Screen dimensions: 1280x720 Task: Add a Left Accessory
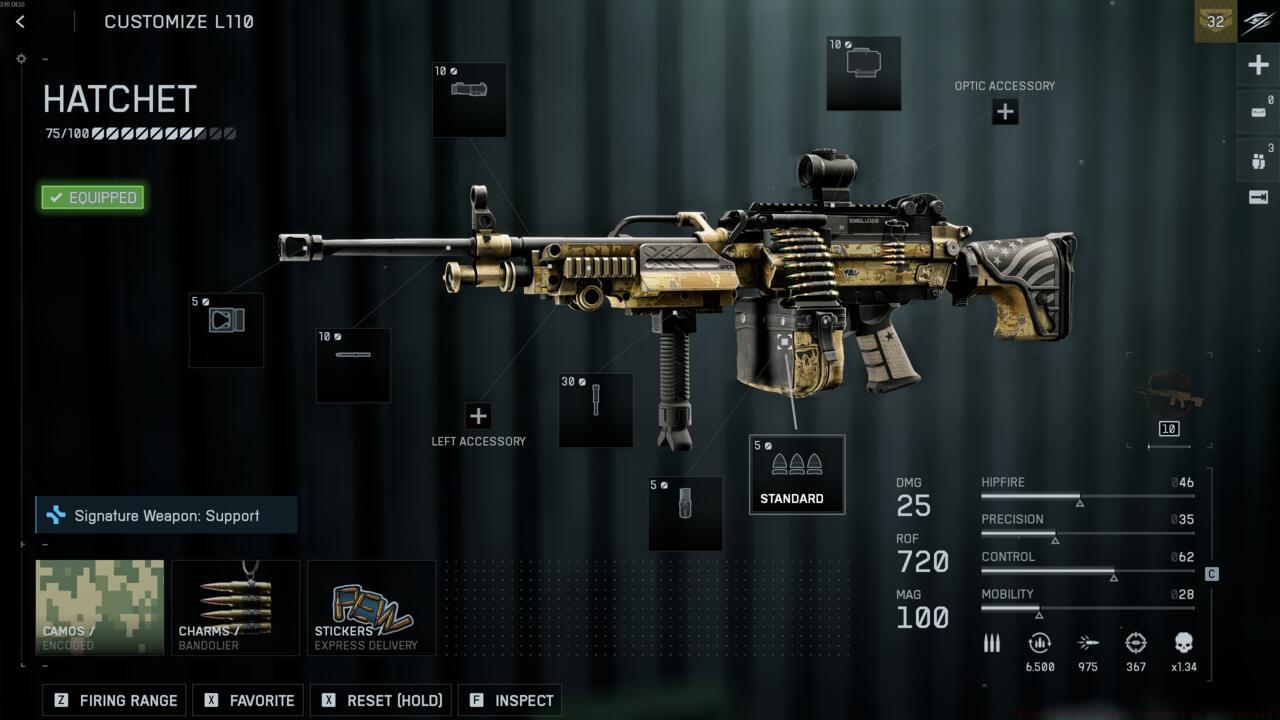478,416
